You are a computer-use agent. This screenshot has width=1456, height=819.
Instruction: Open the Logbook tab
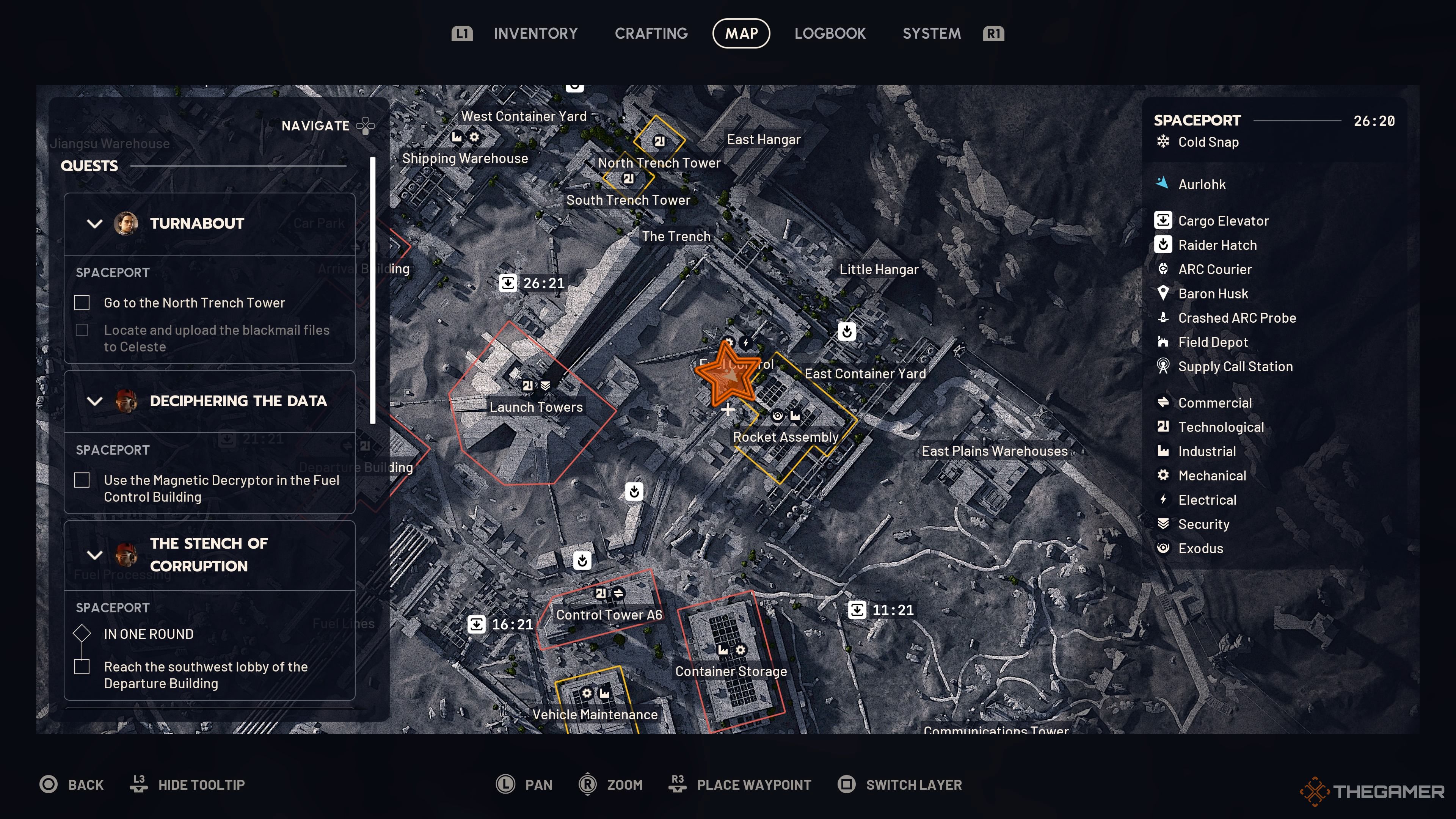(x=830, y=33)
